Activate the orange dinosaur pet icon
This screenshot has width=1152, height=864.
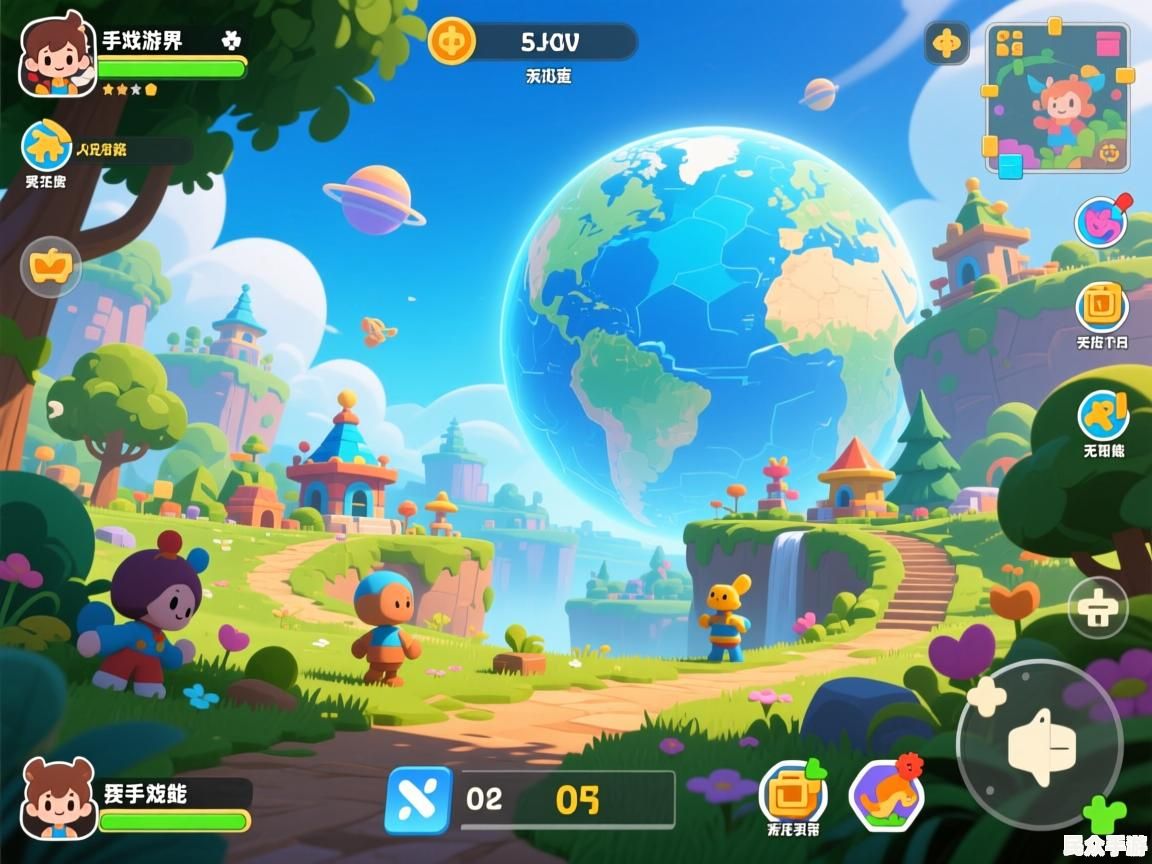[x=886, y=795]
